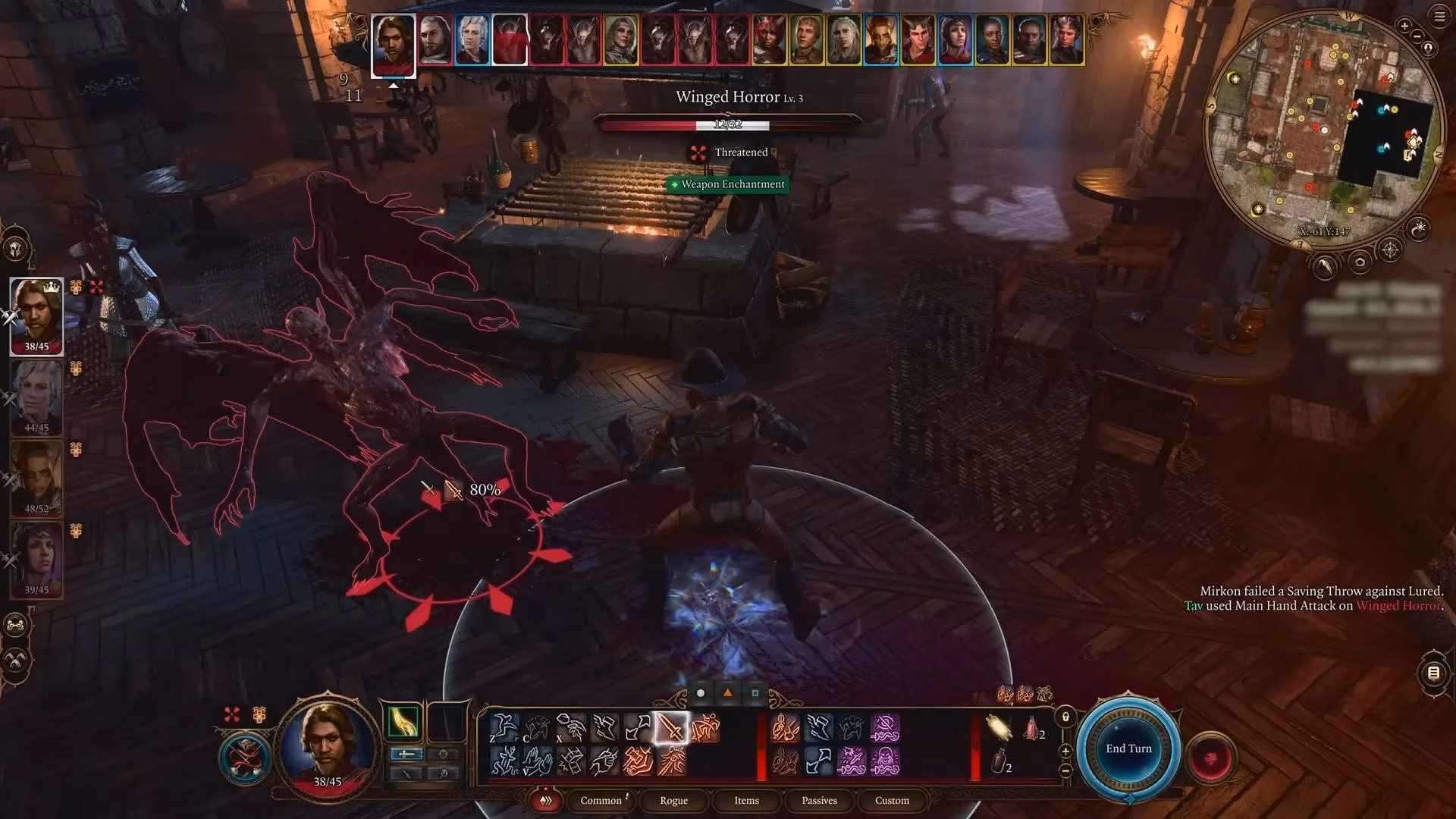Switch to the Common hotbar tab
This screenshot has width=1456, height=819.
(601, 800)
